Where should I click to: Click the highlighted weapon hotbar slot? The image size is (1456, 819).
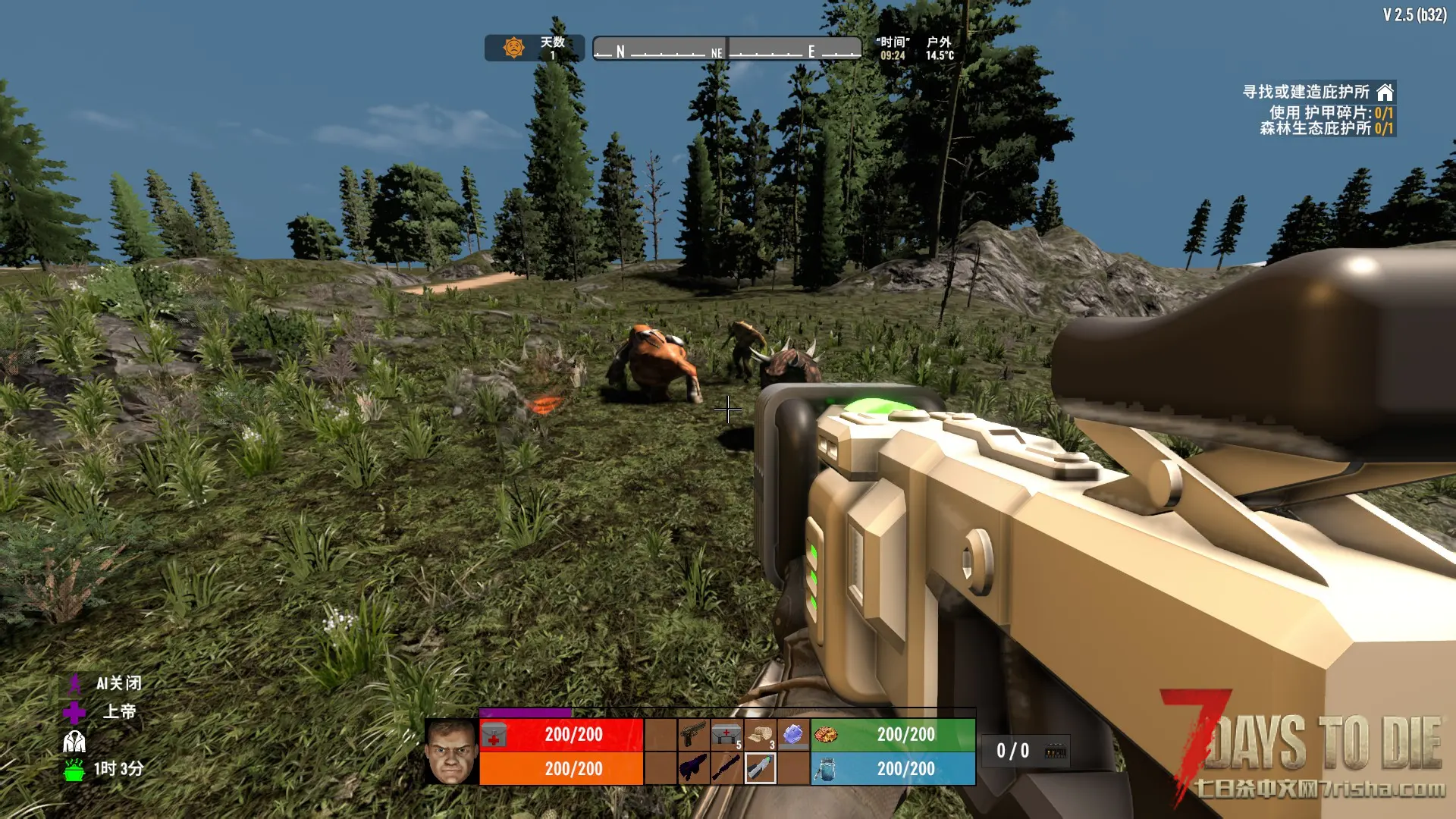click(x=760, y=768)
